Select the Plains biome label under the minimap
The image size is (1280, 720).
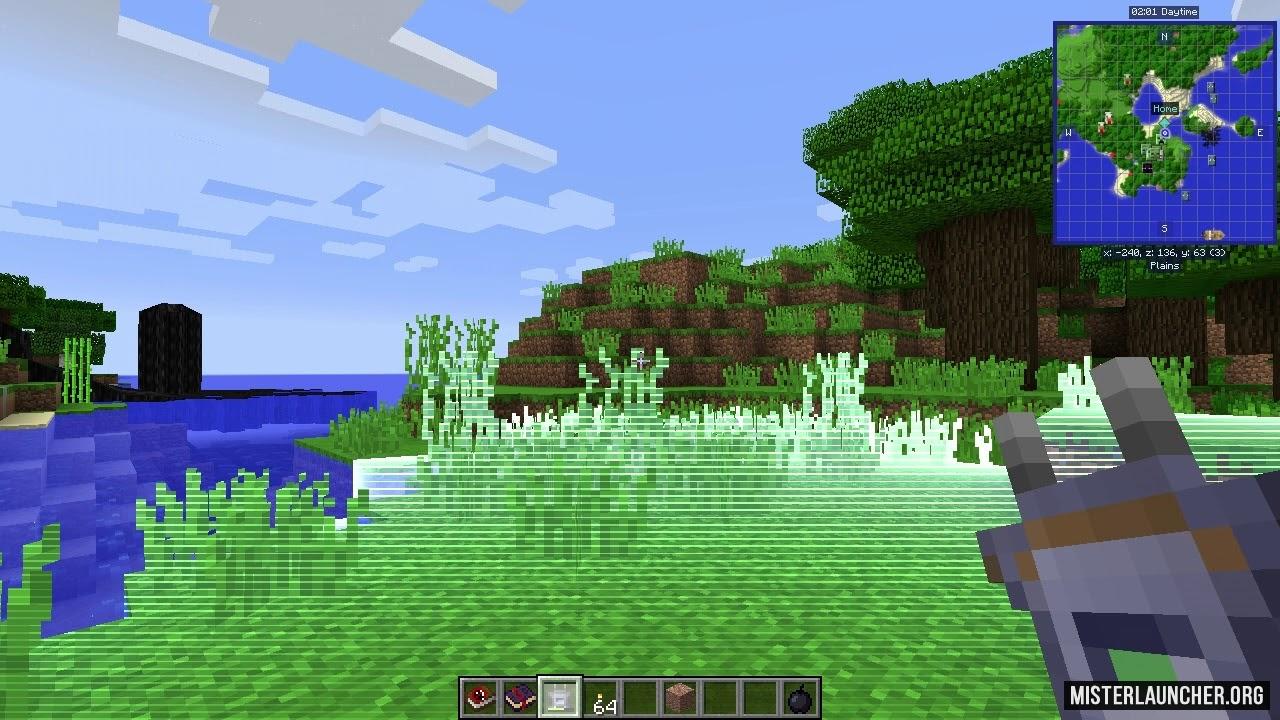click(x=1164, y=266)
